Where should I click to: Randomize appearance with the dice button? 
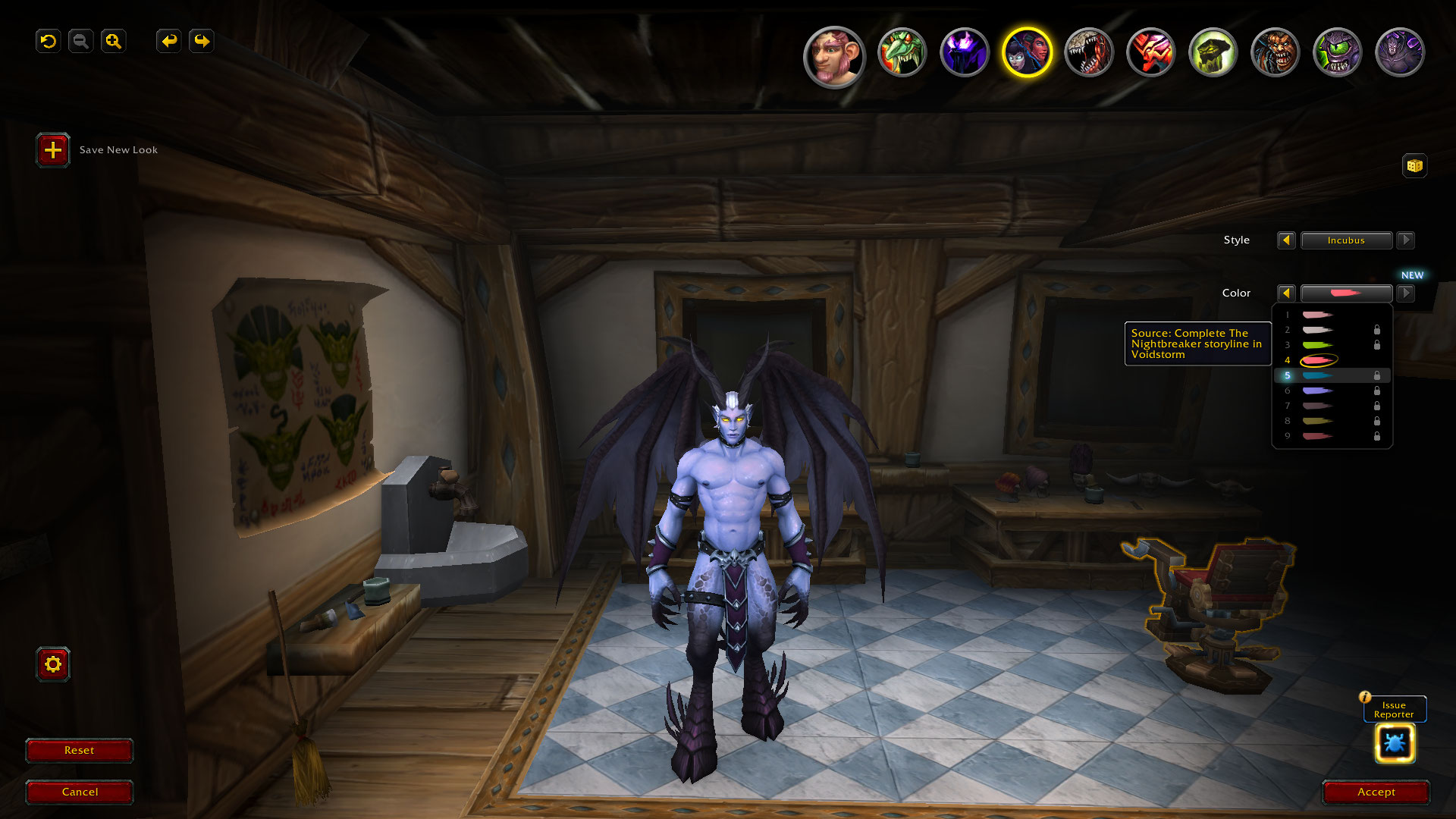tap(1414, 165)
